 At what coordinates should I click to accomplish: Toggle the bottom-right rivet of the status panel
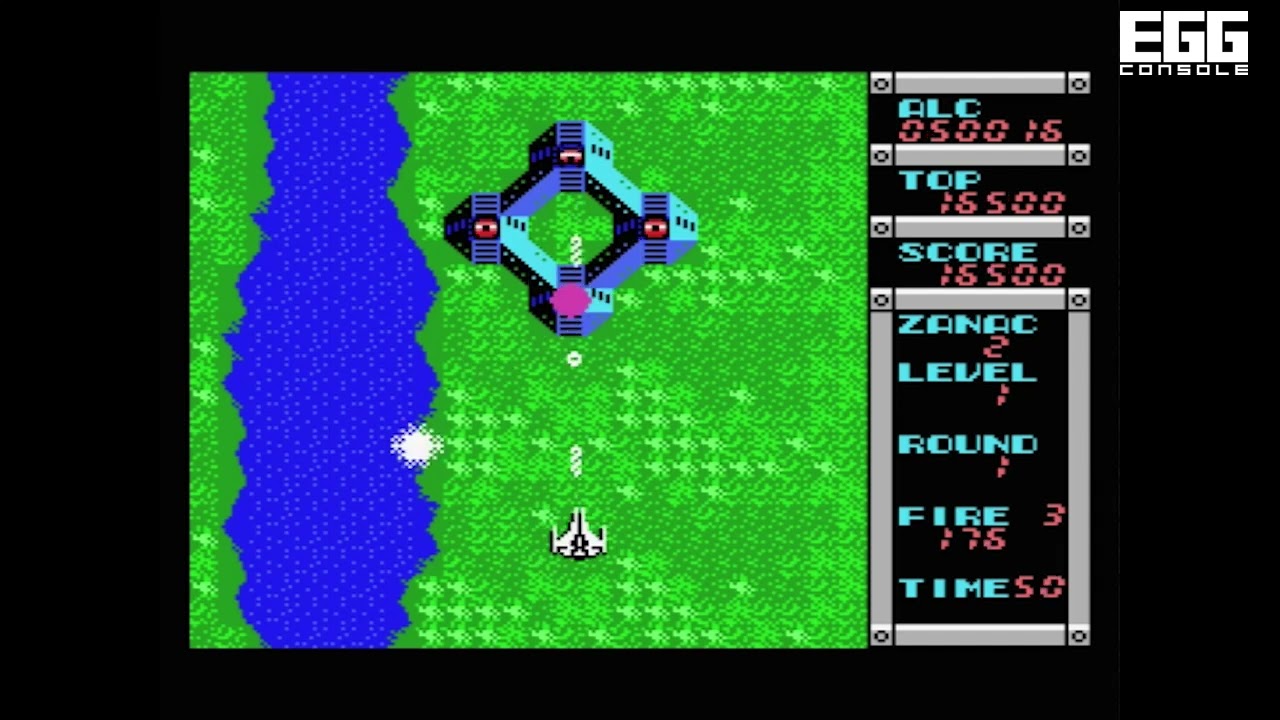[1079, 635]
